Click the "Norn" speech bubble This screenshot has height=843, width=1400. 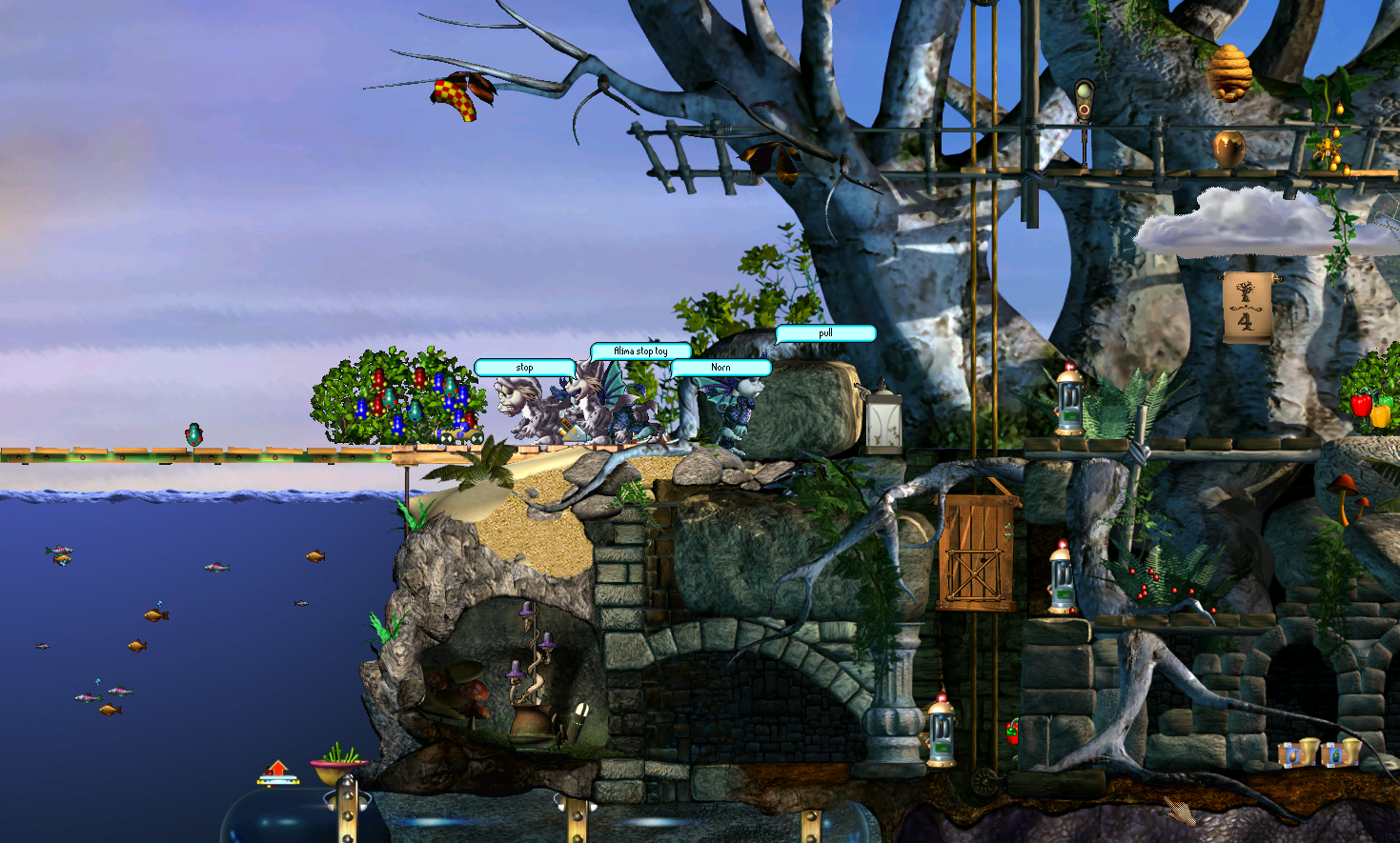(x=721, y=367)
